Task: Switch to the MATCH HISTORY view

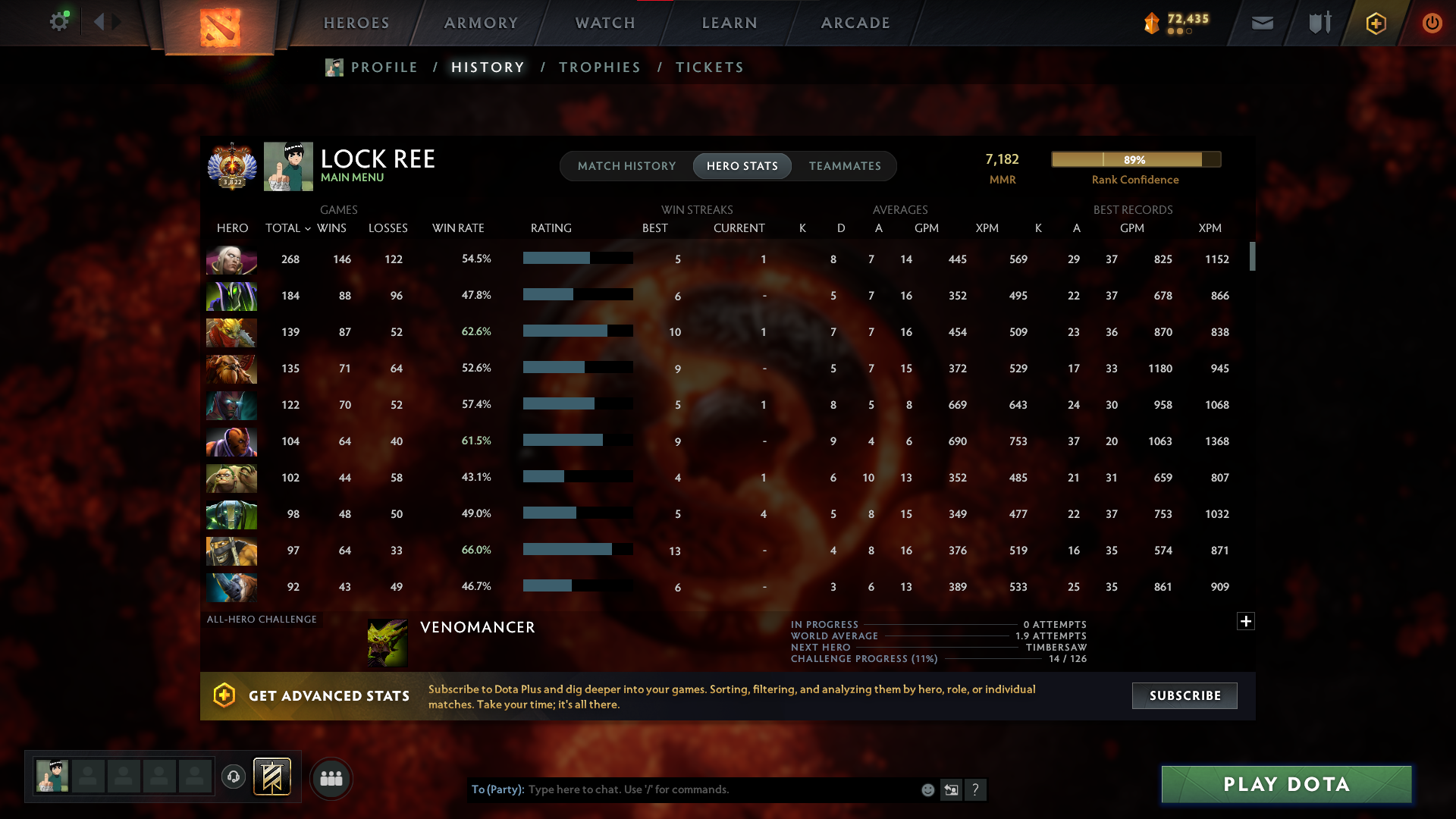Action: click(626, 165)
